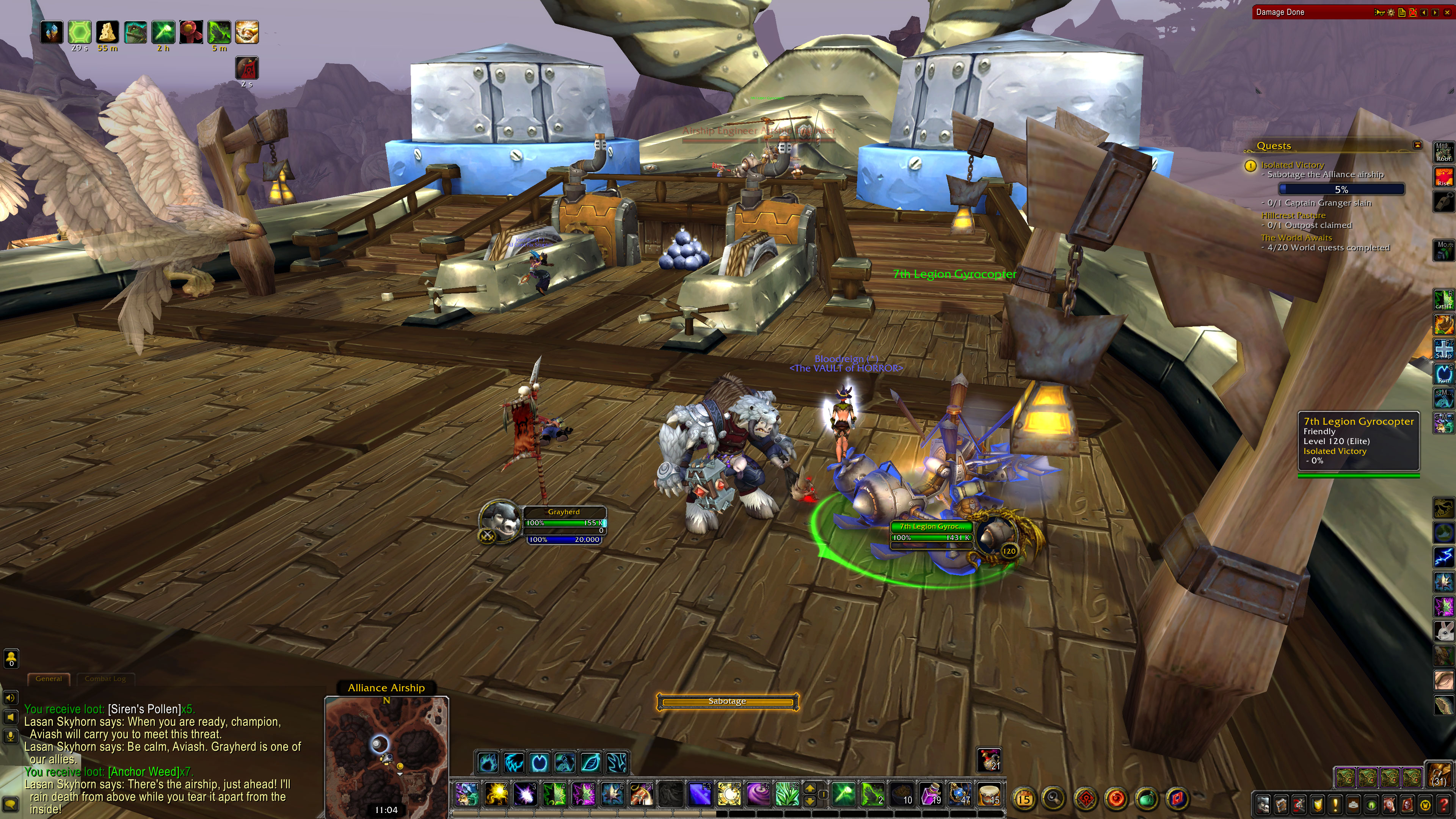Collapse the Quests tracker panel
This screenshot has width=1456, height=819.
(x=1417, y=145)
